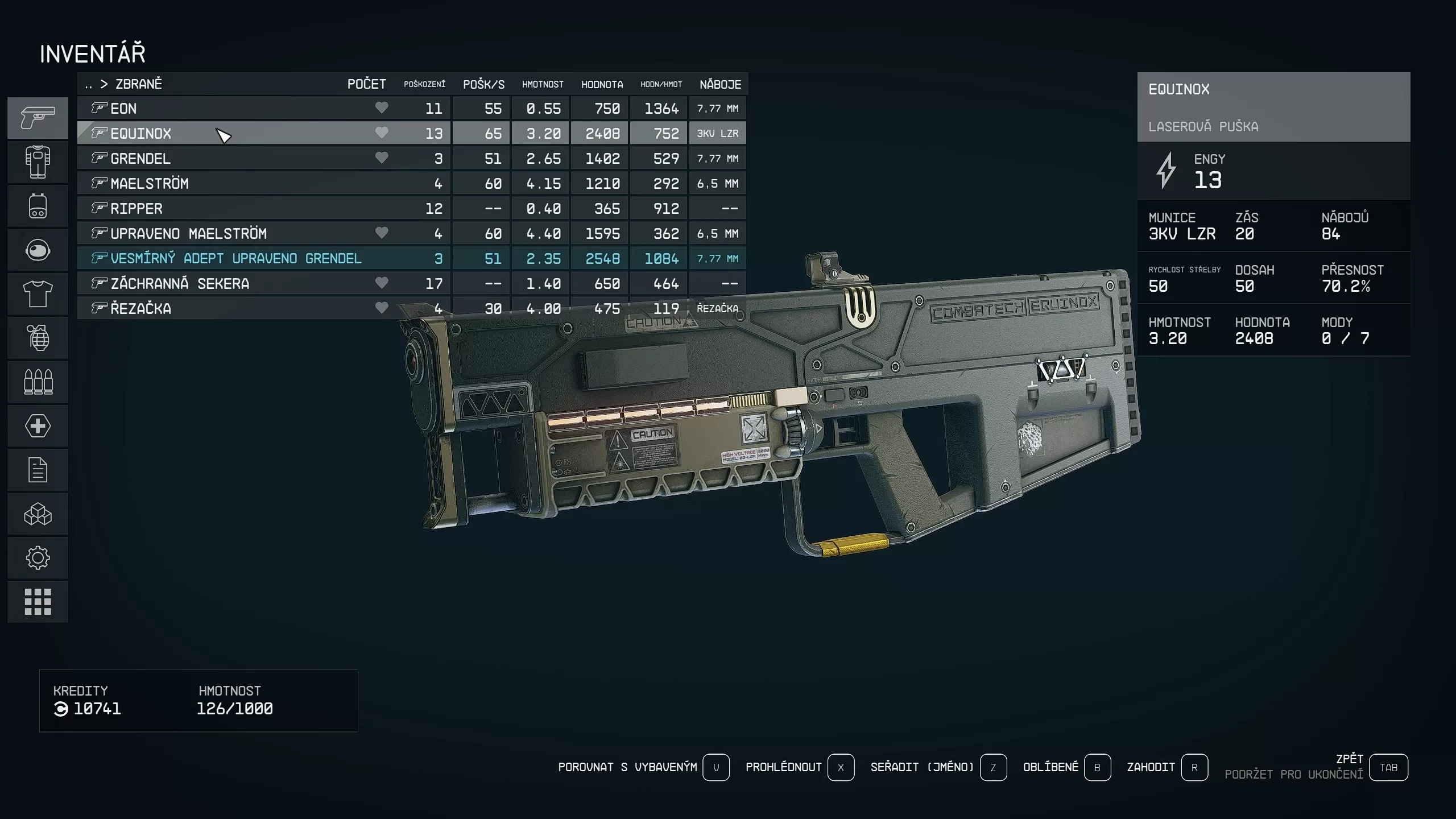Open the apparel shirt category icon
Viewport: 1456px width, 819px height.
pyautogui.click(x=37, y=294)
